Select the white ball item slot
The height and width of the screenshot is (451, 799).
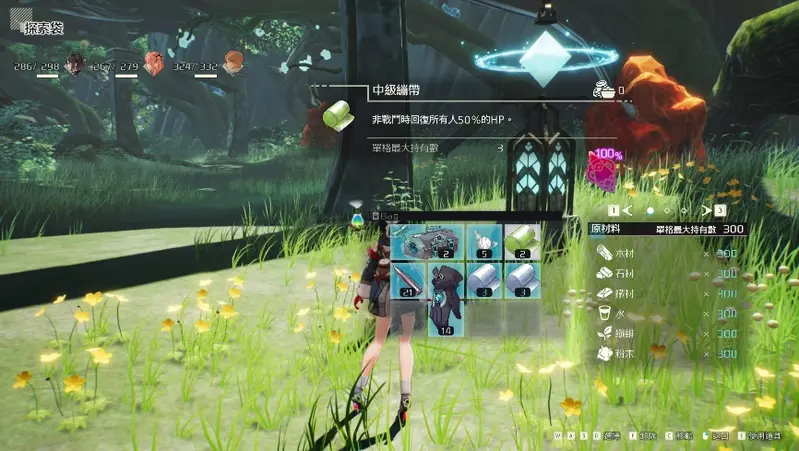pyautogui.click(x=485, y=242)
